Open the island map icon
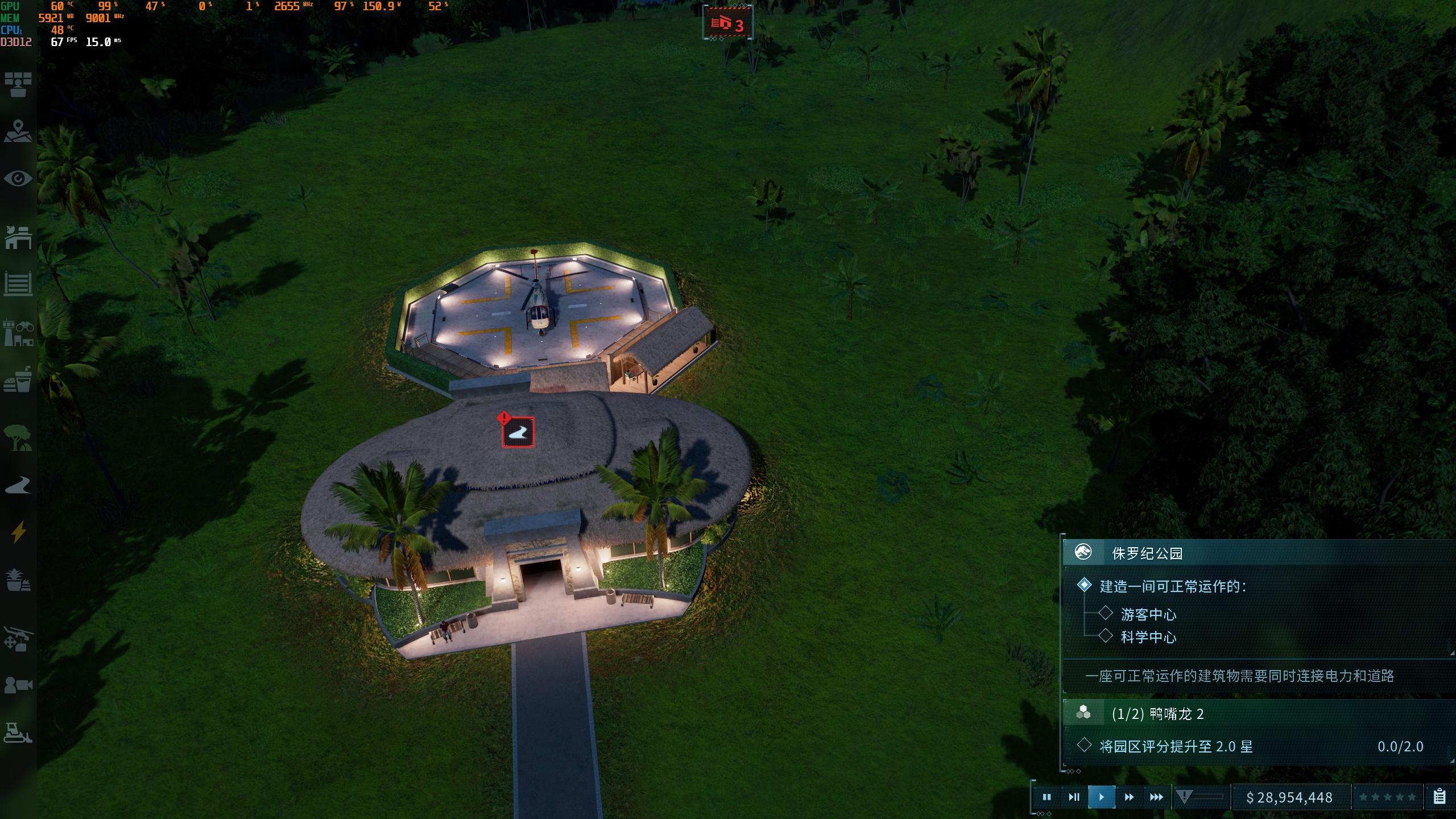This screenshot has width=1456, height=819. coord(18,131)
